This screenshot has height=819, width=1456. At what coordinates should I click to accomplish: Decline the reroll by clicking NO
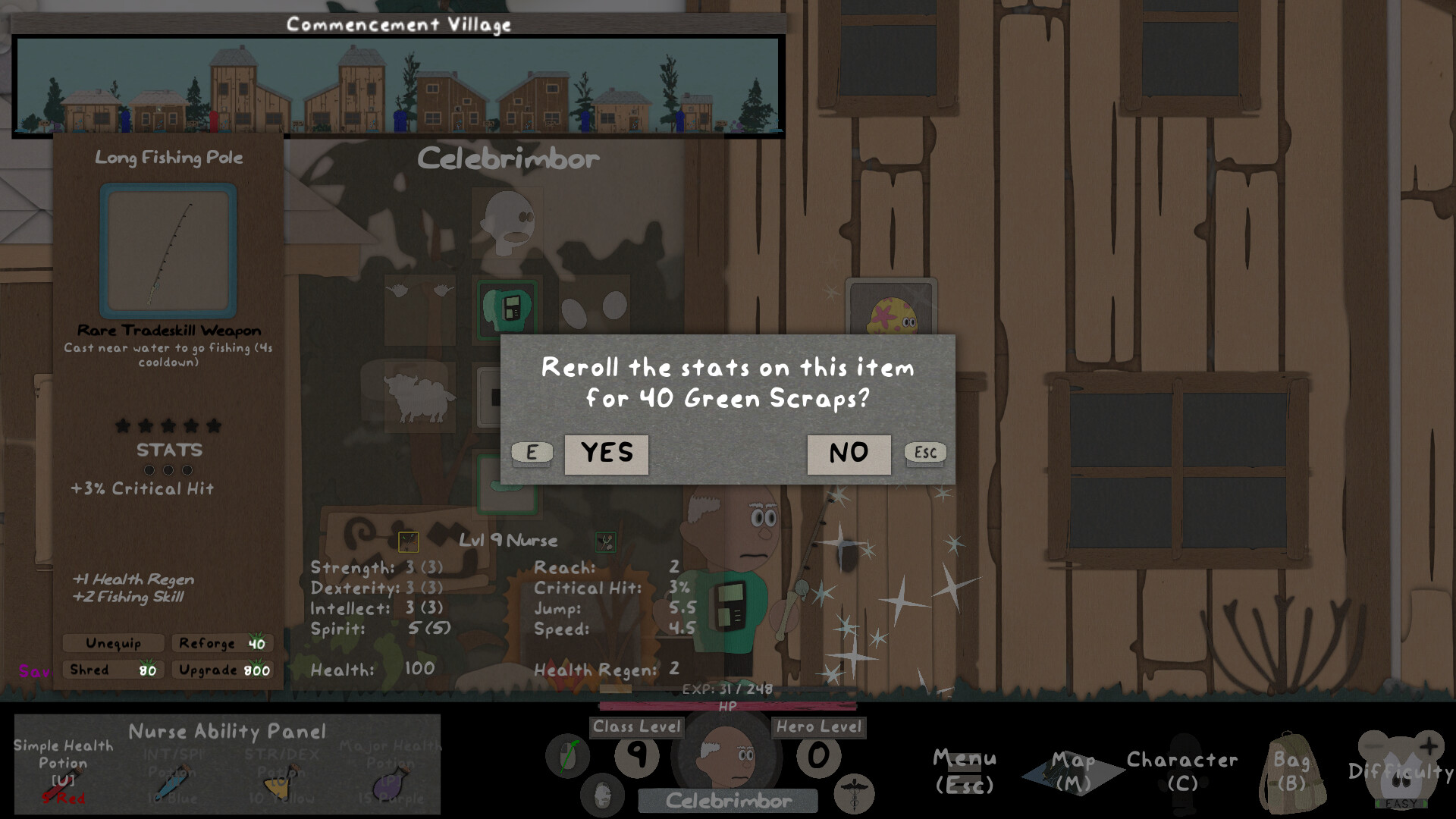pyautogui.click(x=848, y=453)
